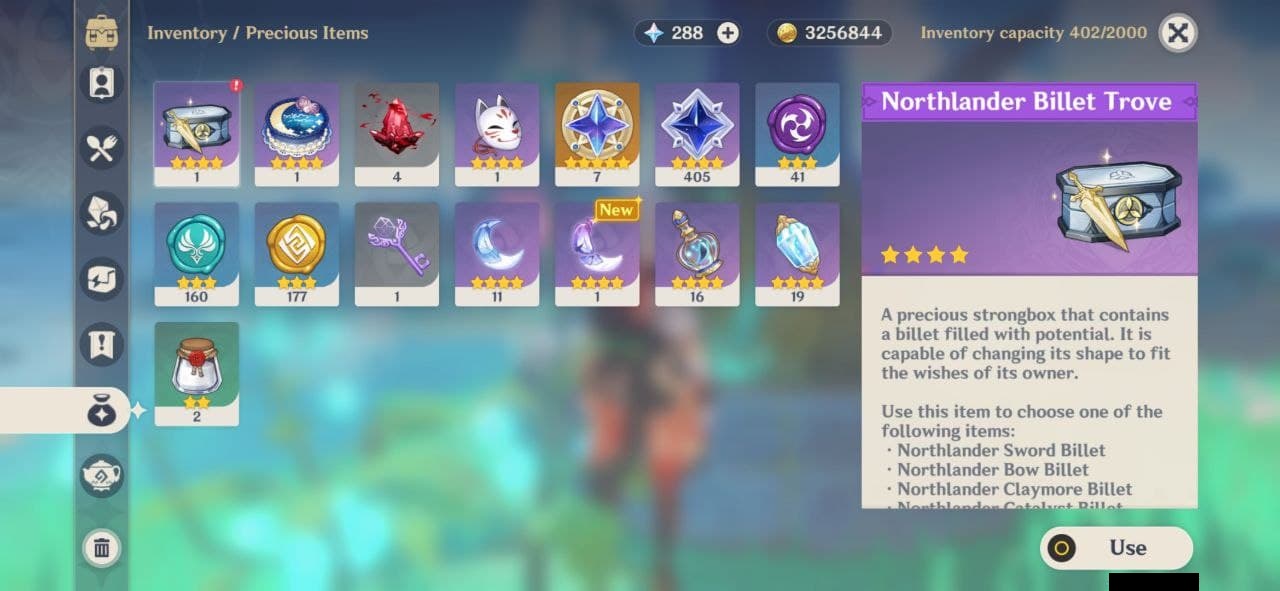Switch to the Food inventory tab
The width and height of the screenshot is (1280, 591).
click(102, 148)
